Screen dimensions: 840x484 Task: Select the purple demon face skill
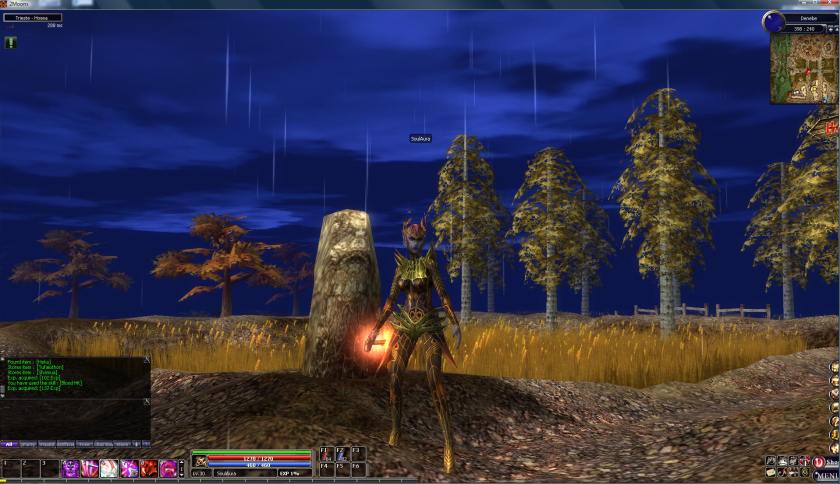click(x=72, y=468)
